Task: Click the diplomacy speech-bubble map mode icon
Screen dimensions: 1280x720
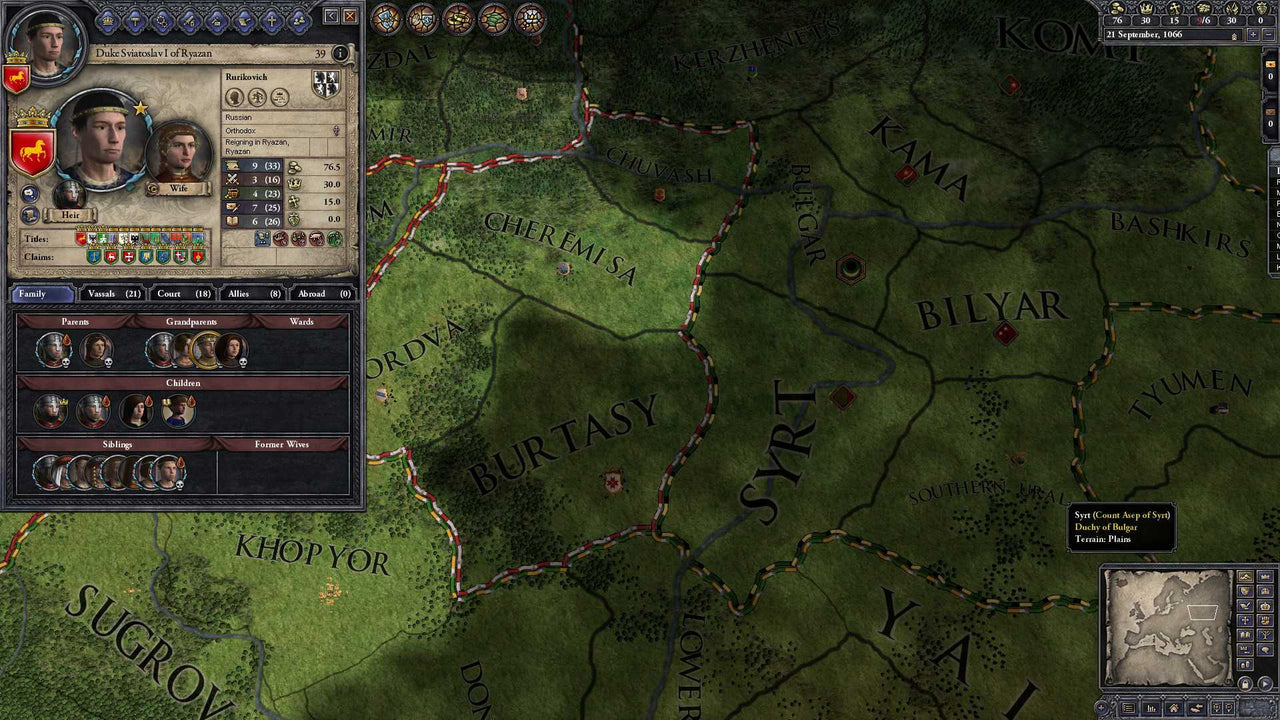Action: 1265,648
